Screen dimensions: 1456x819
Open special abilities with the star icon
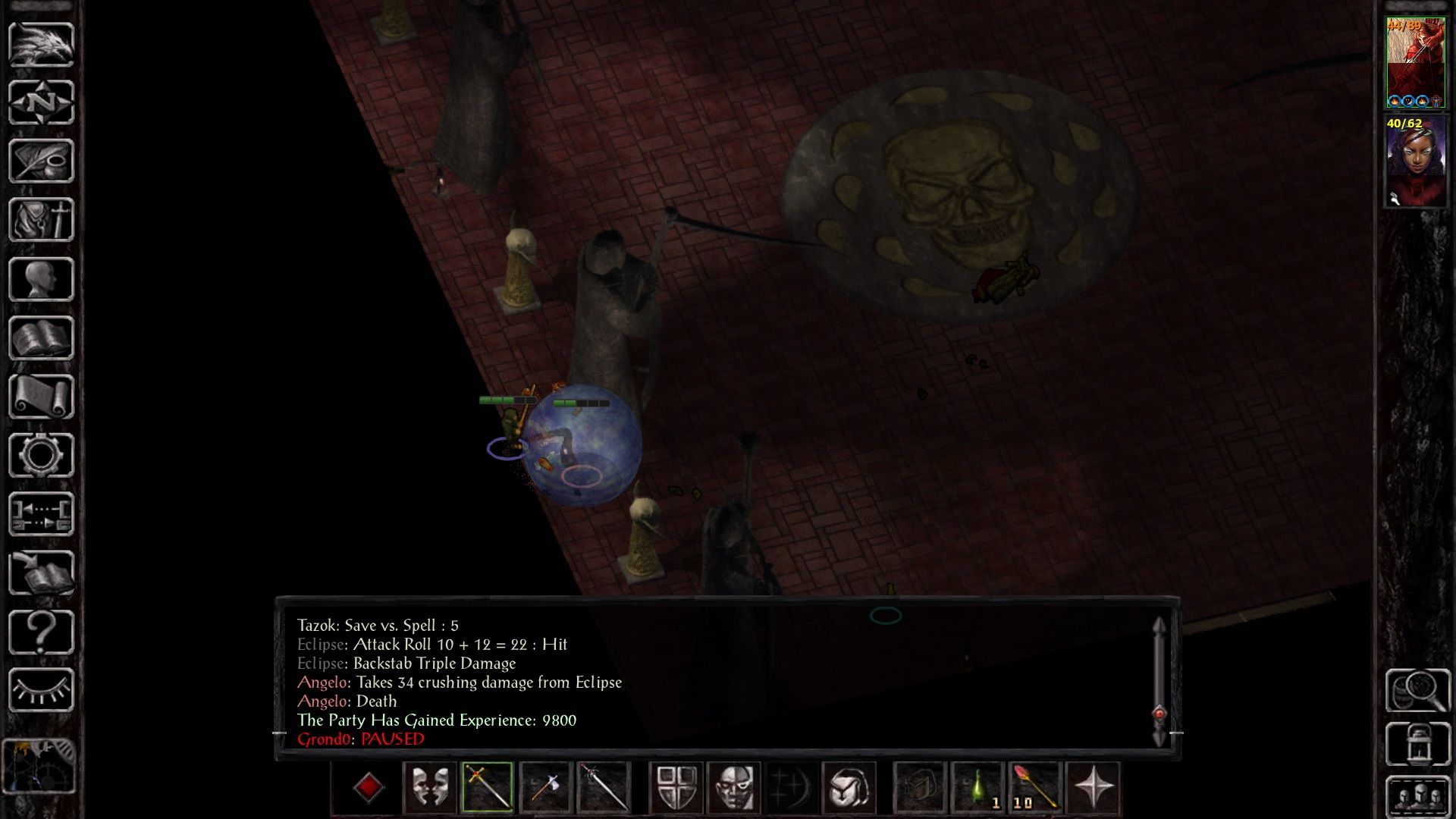point(1093,787)
